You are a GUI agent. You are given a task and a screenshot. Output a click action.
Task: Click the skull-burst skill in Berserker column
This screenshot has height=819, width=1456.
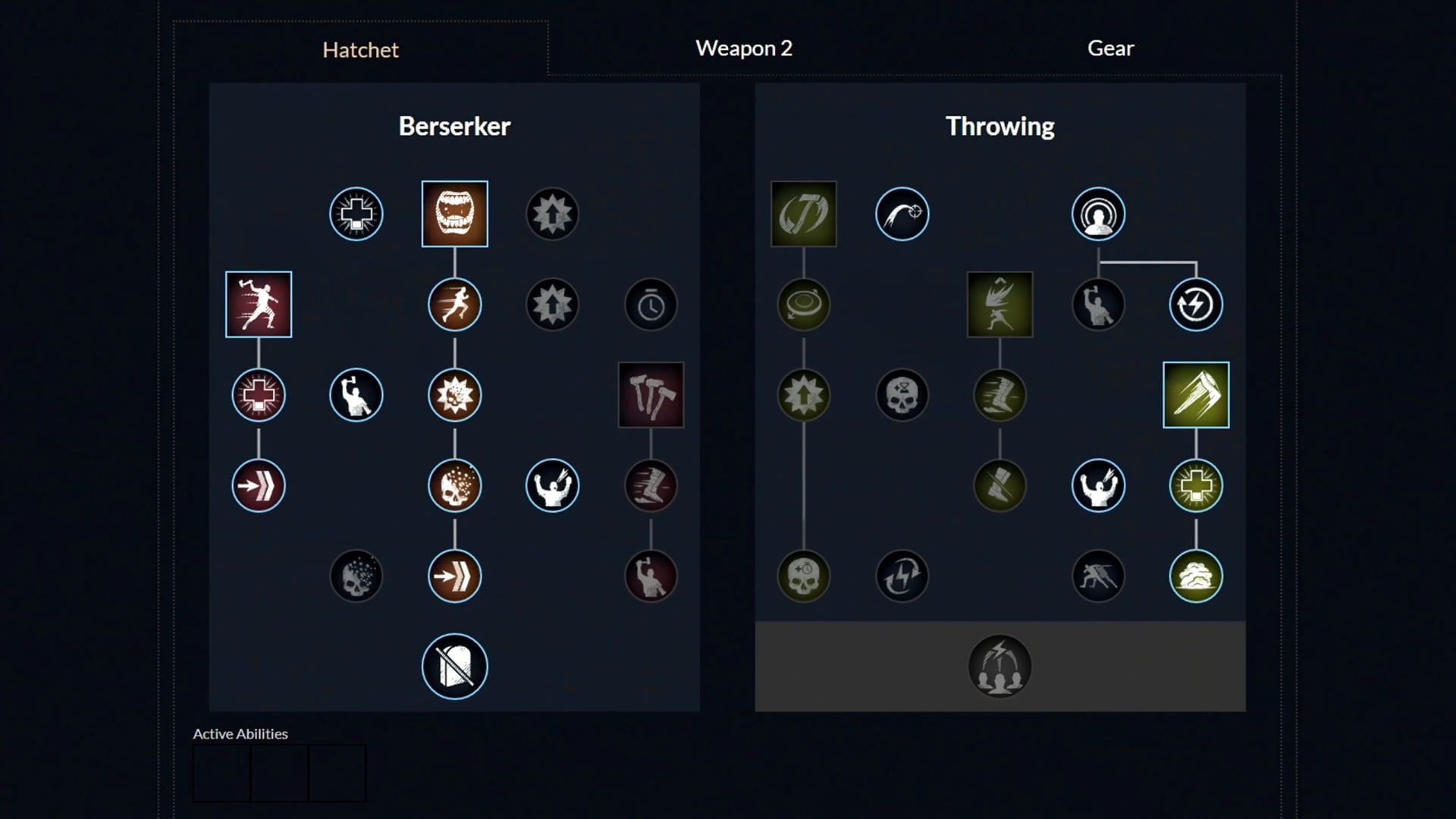tap(454, 485)
